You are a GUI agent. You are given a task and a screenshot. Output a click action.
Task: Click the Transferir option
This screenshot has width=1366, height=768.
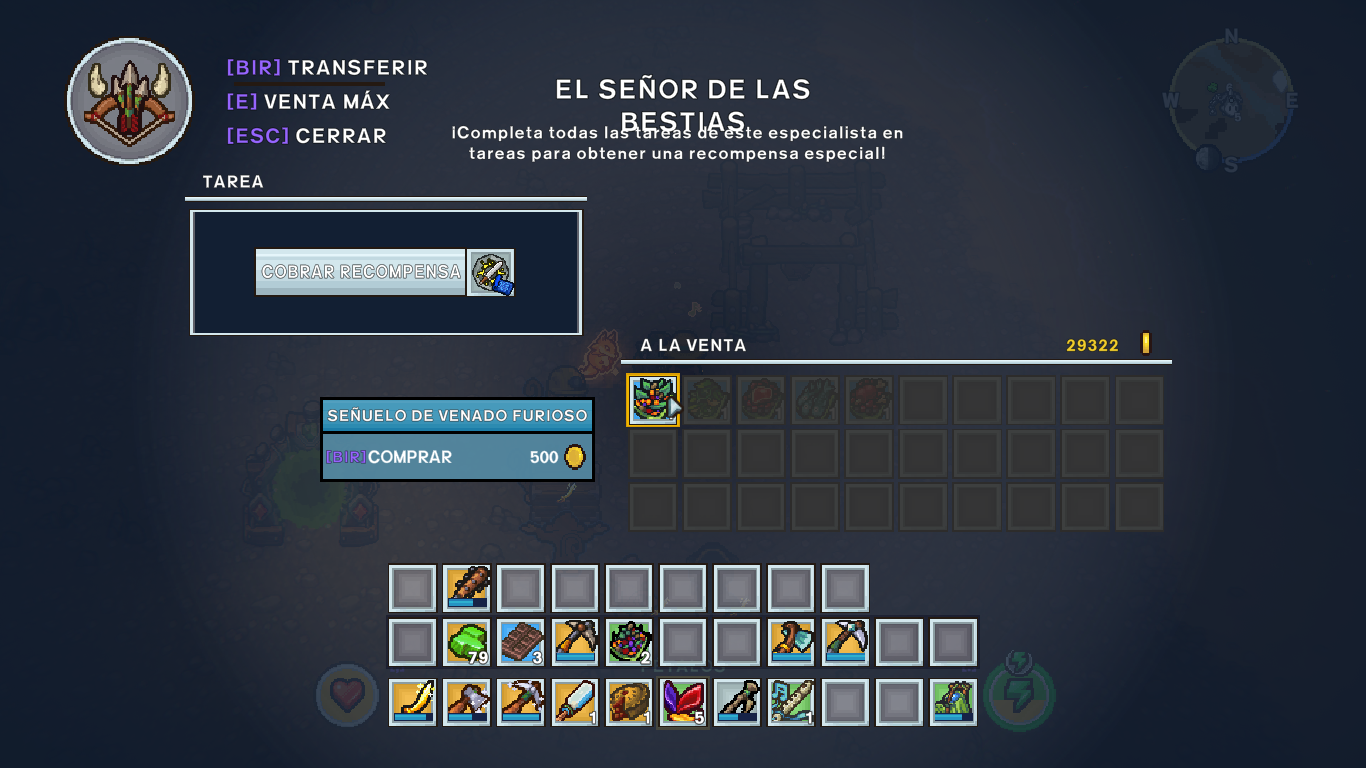click(327, 67)
